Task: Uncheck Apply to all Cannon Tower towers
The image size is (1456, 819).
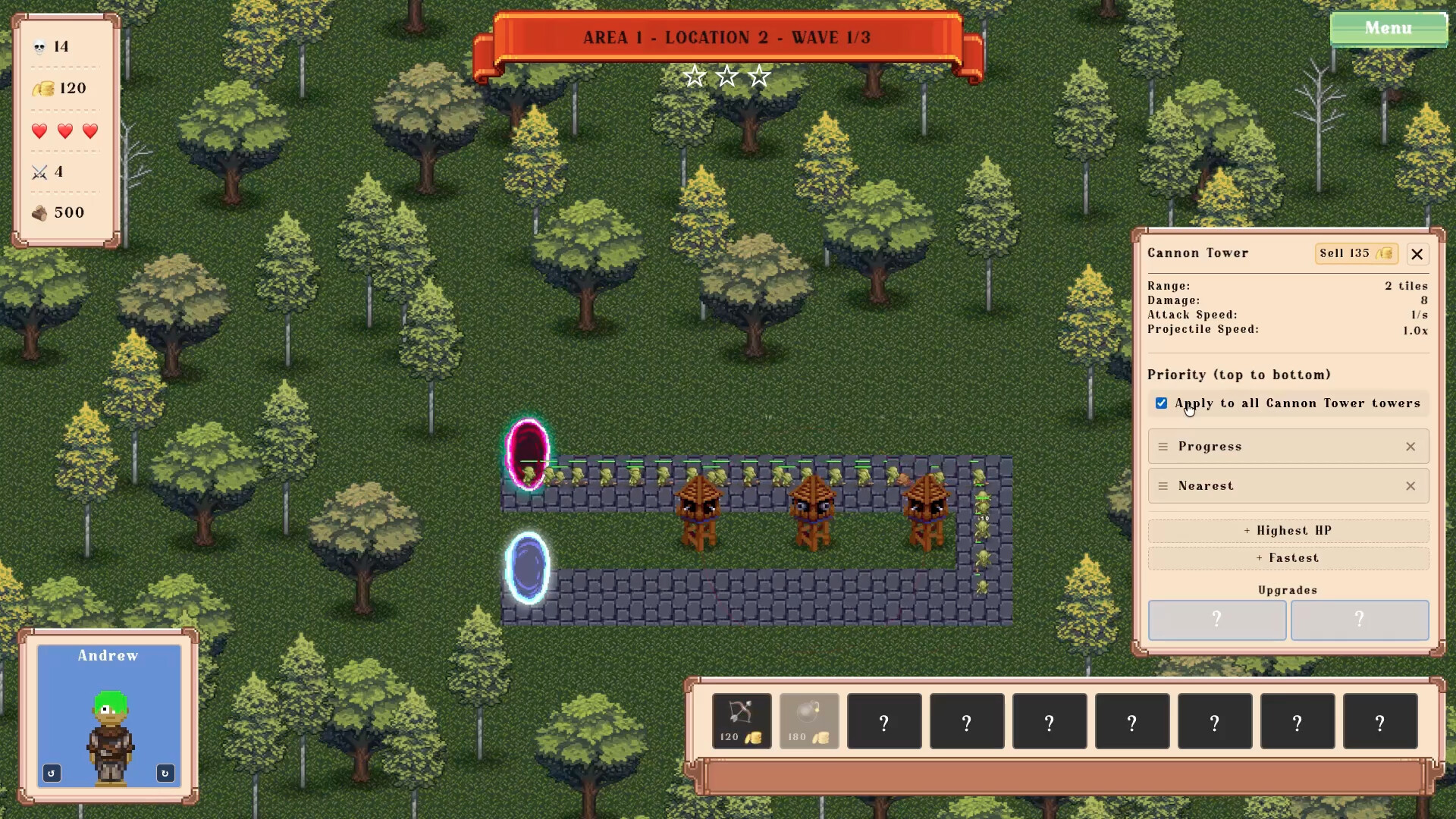Action: pyautogui.click(x=1162, y=403)
